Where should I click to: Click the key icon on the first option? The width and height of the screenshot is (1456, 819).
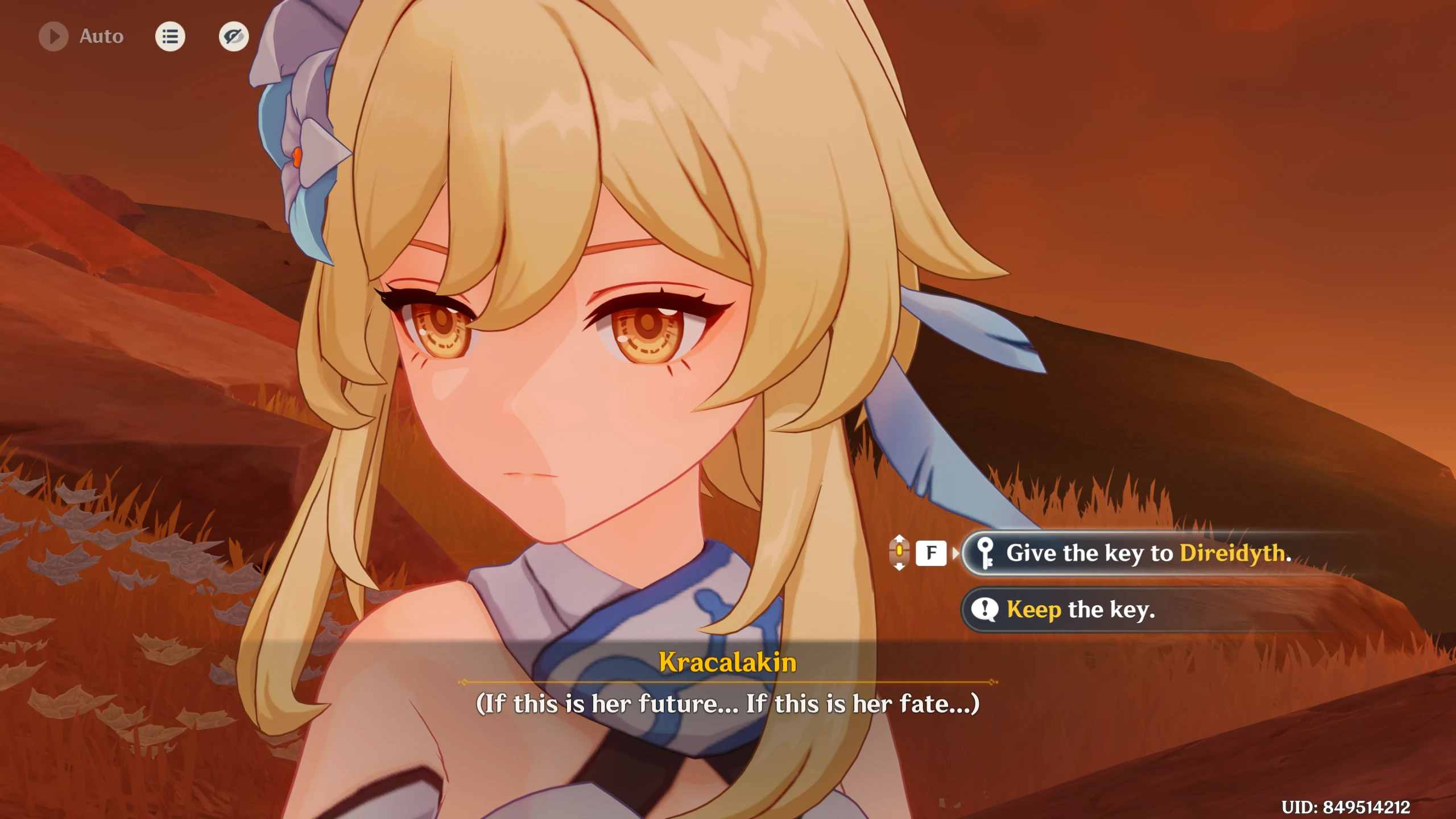985,553
